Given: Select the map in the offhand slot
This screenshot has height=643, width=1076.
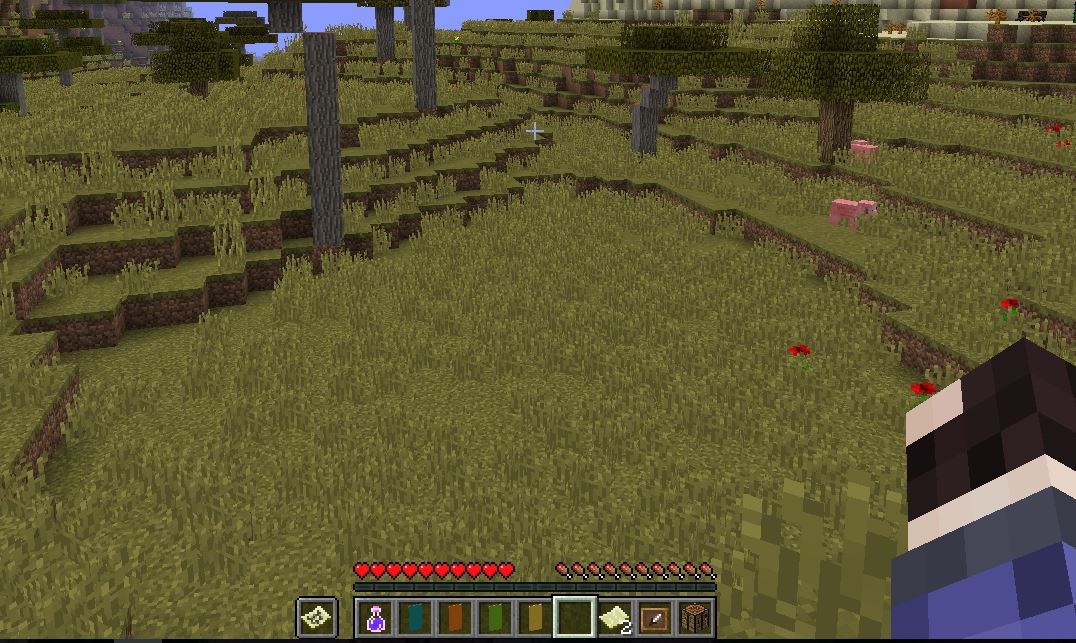Looking at the screenshot, I should tap(317, 617).
